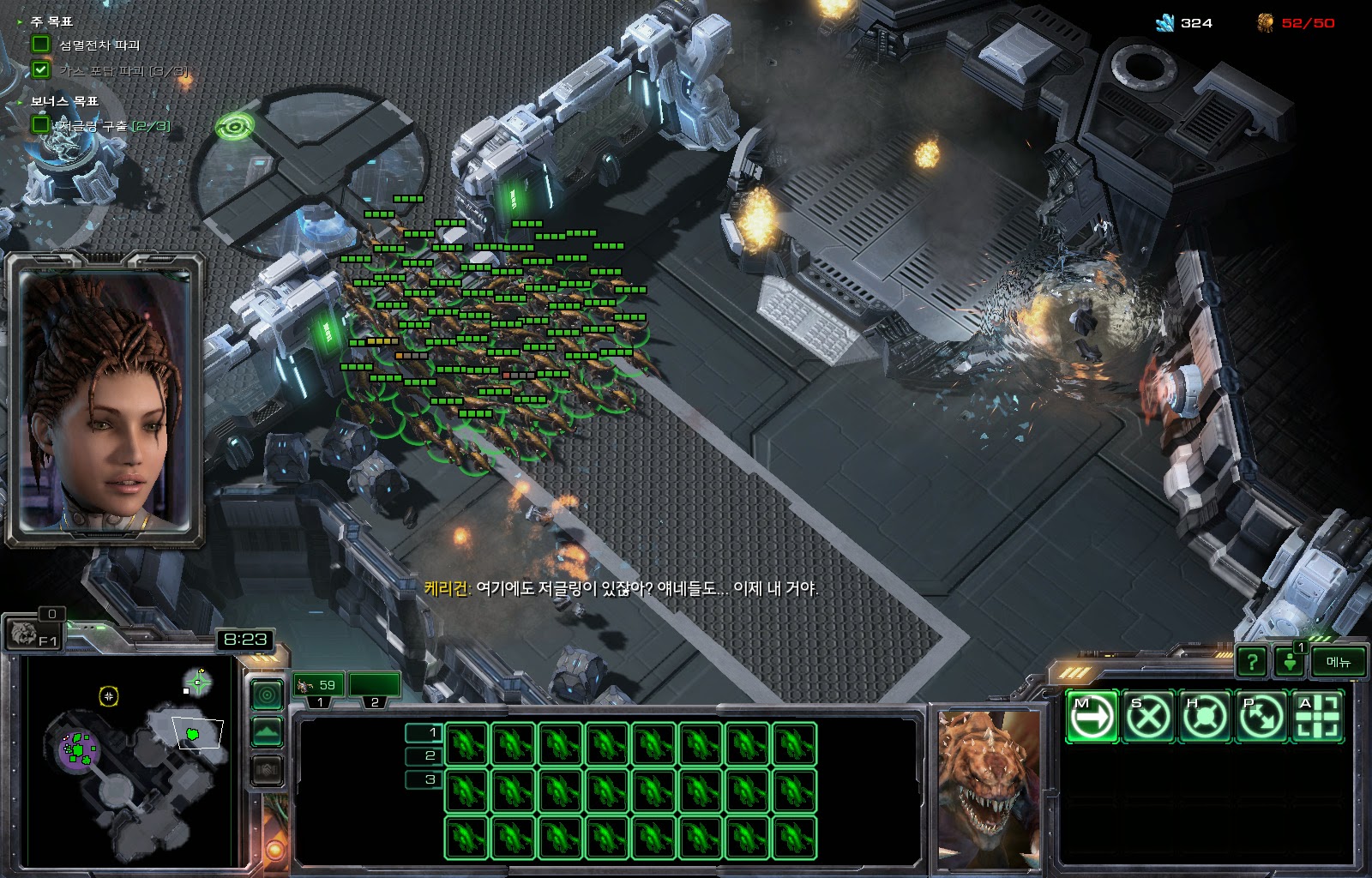Select control group 2

coord(375,685)
